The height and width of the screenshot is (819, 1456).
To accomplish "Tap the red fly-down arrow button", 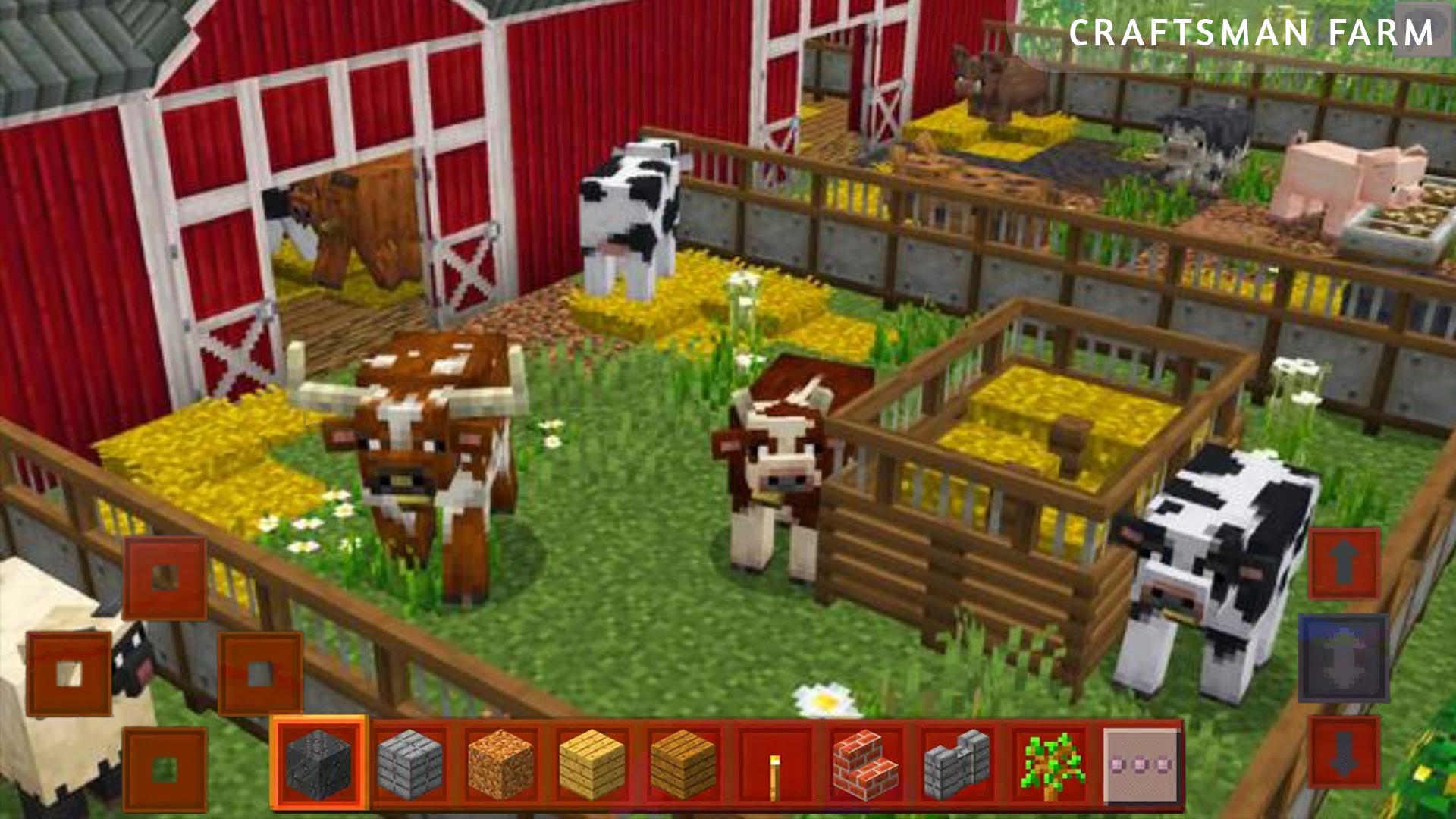I will [1343, 752].
